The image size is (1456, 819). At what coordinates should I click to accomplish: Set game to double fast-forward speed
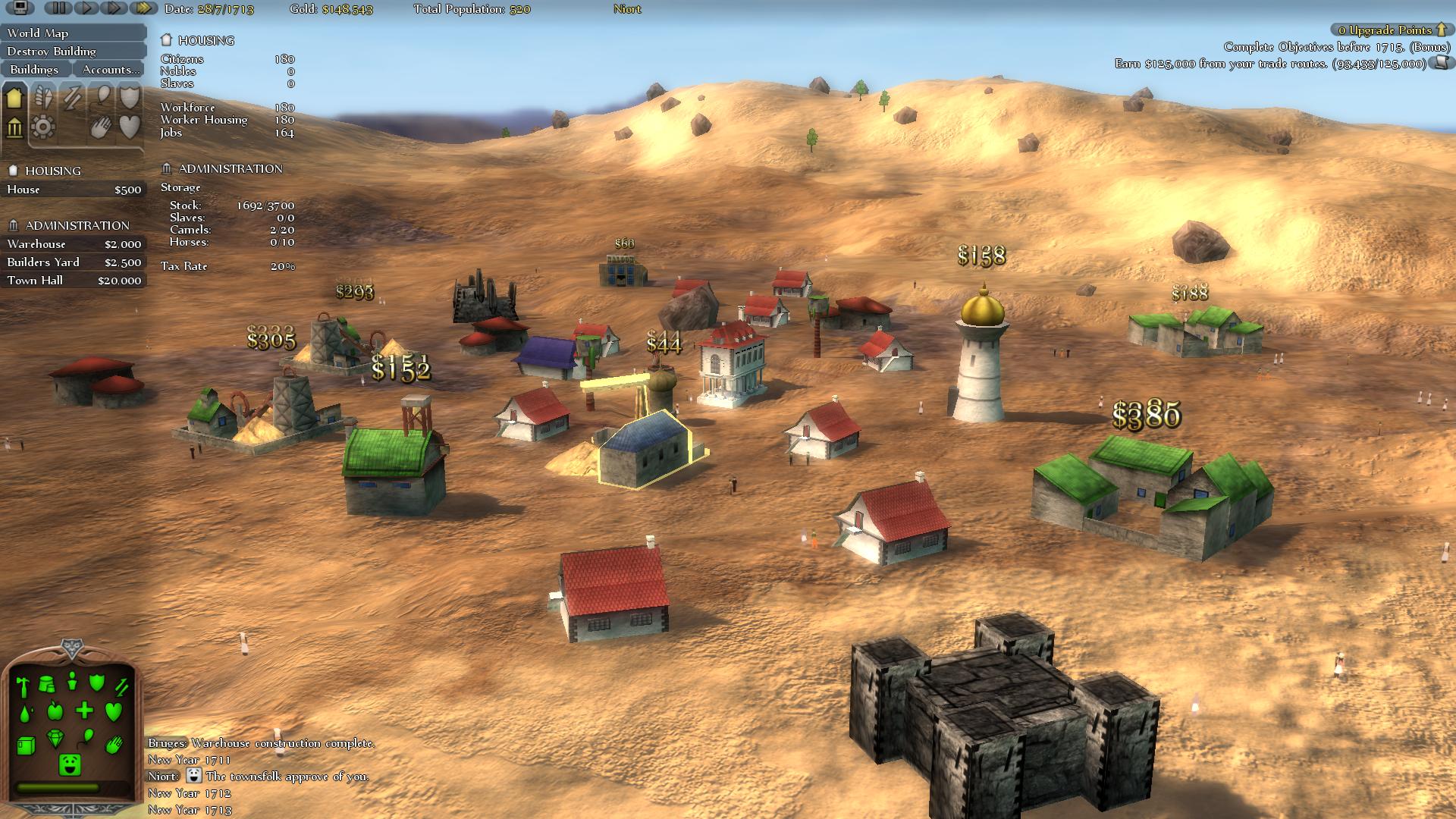pos(115,8)
